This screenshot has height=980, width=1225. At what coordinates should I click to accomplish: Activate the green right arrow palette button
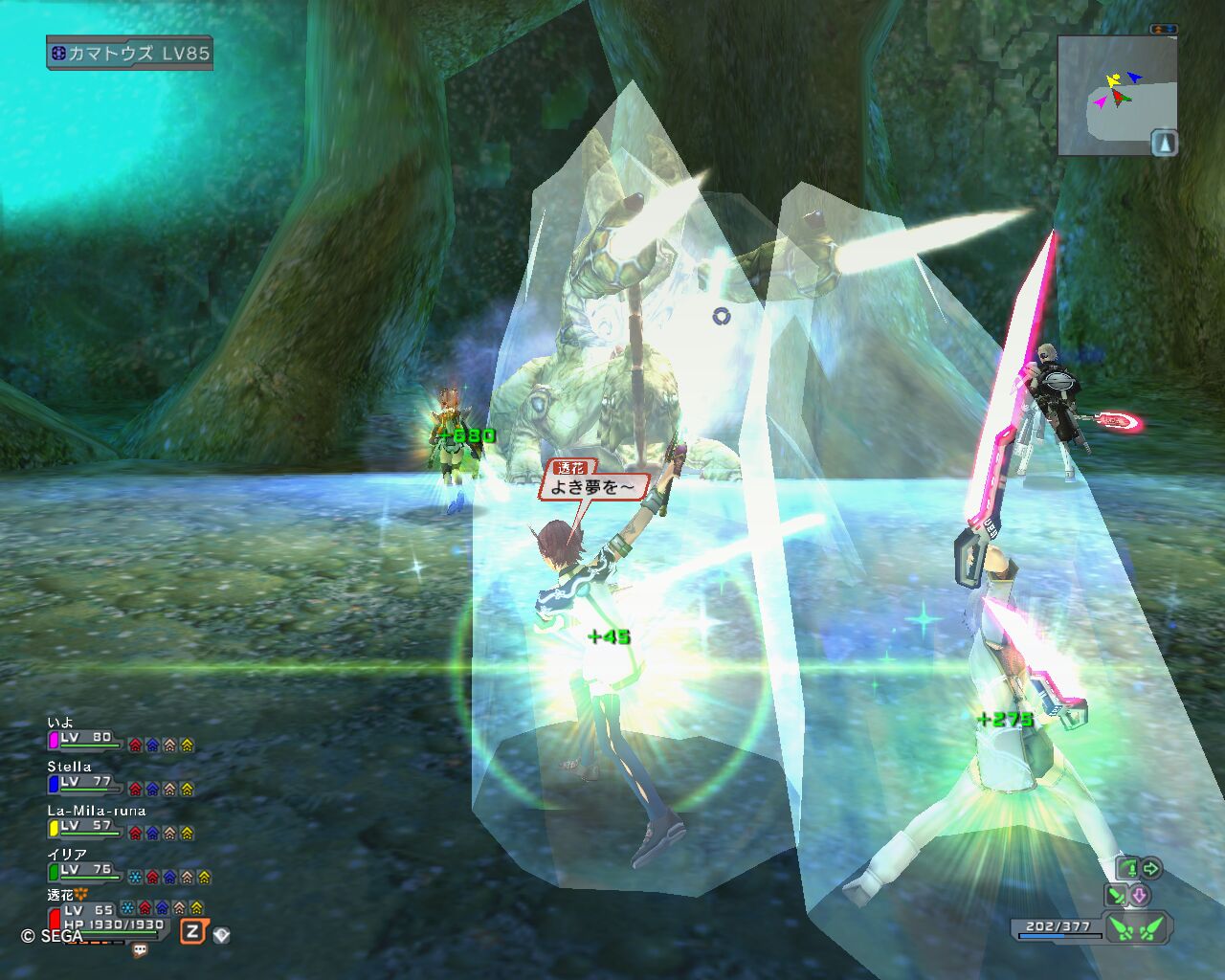click(1151, 868)
